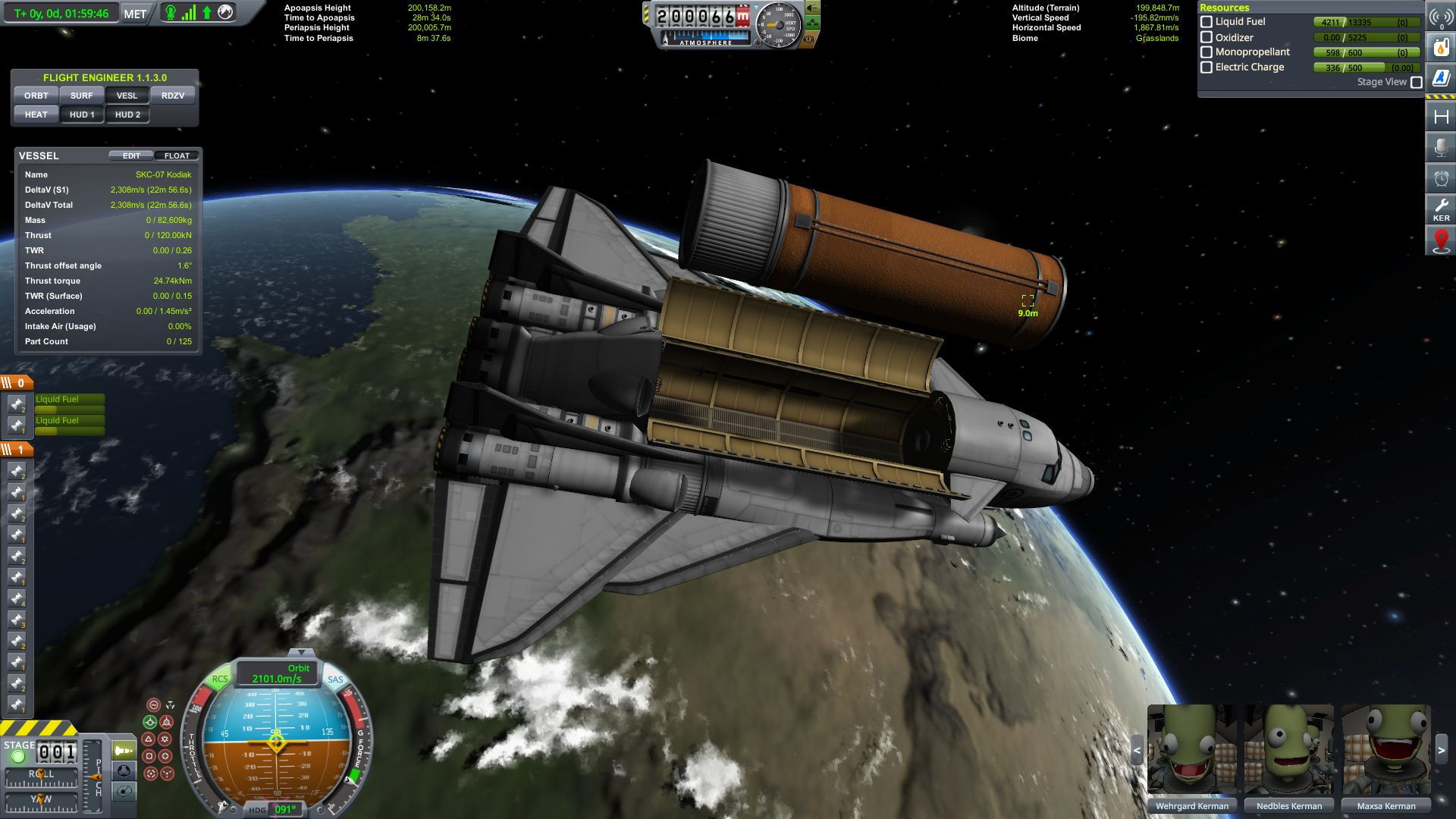Enable the Electric Charge checkbox
Screen dimensions: 1456x819
click(x=1207, y=67)
